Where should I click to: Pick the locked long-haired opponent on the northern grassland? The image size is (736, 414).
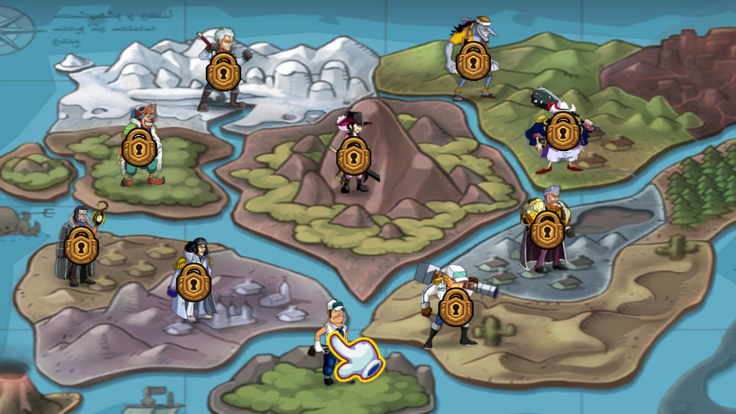pos(472,60)
